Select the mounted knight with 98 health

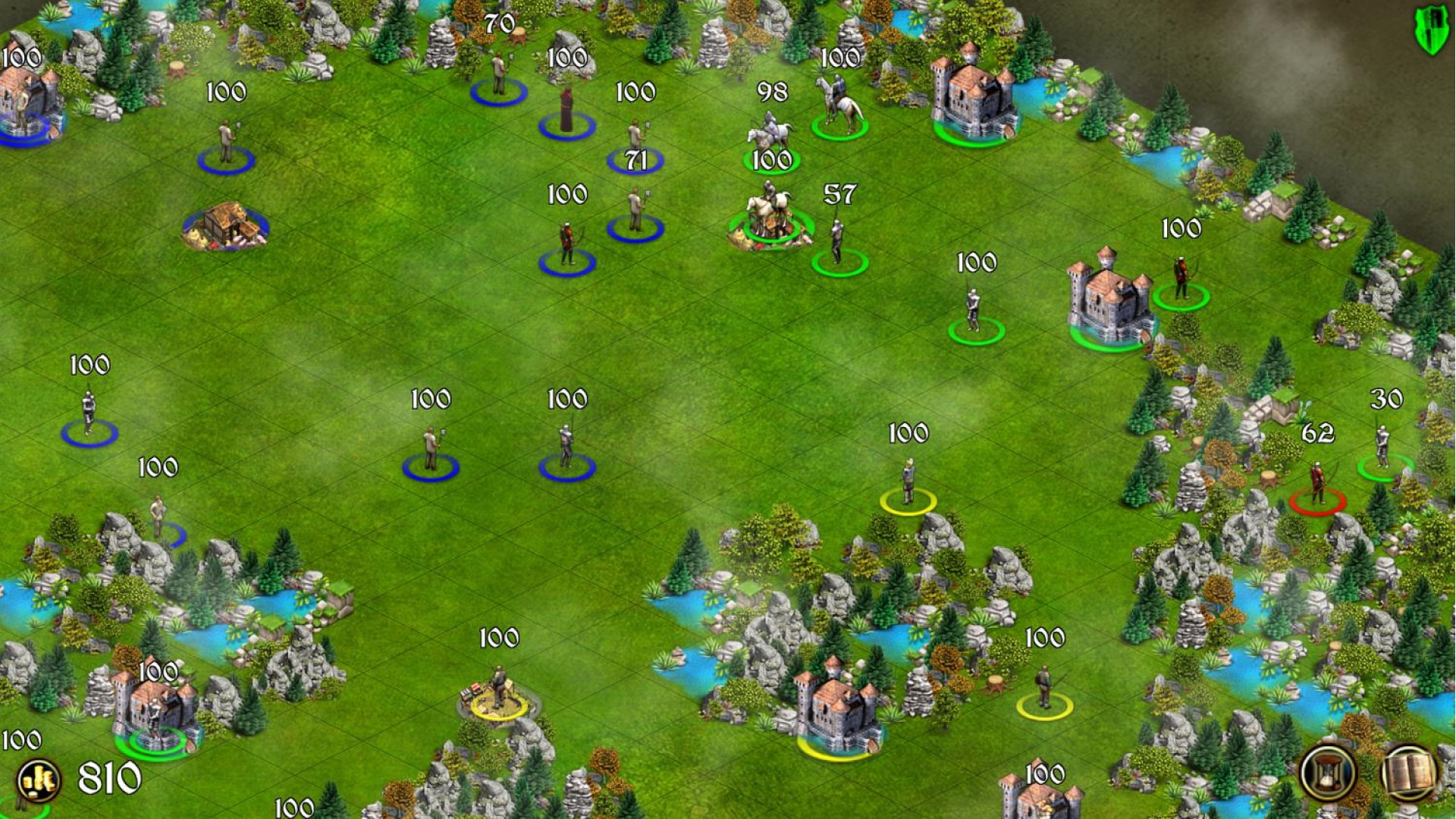click(770, 136)
